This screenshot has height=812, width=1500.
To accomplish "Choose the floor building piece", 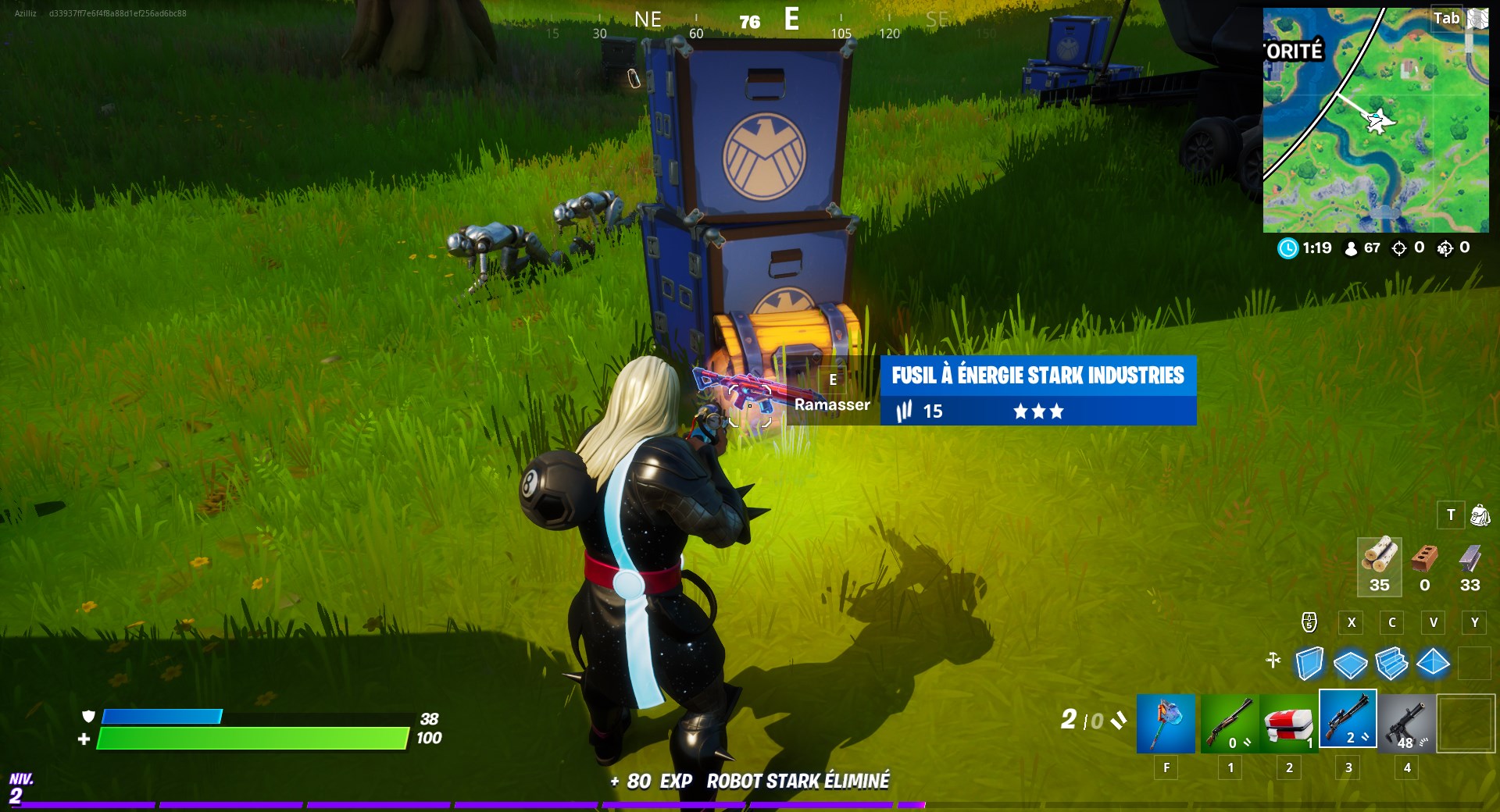I will click(1350, 664).
